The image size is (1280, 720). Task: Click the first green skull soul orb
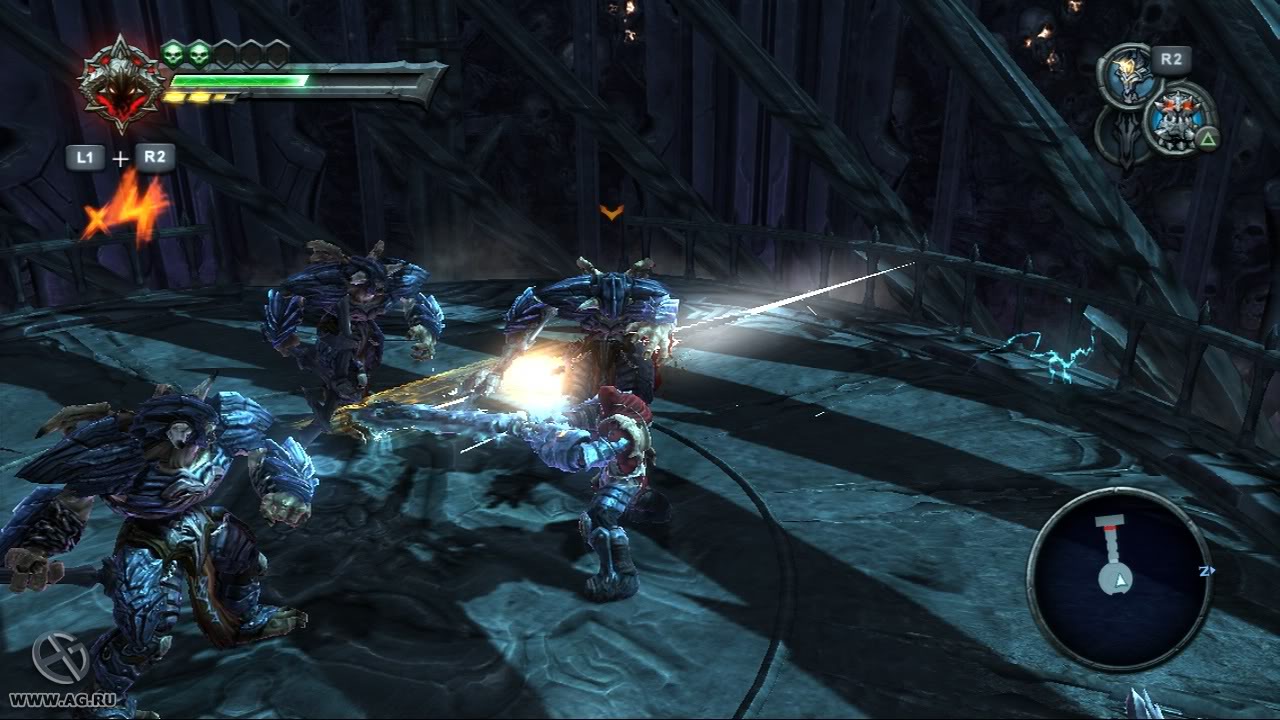click(x=172, y=55)
